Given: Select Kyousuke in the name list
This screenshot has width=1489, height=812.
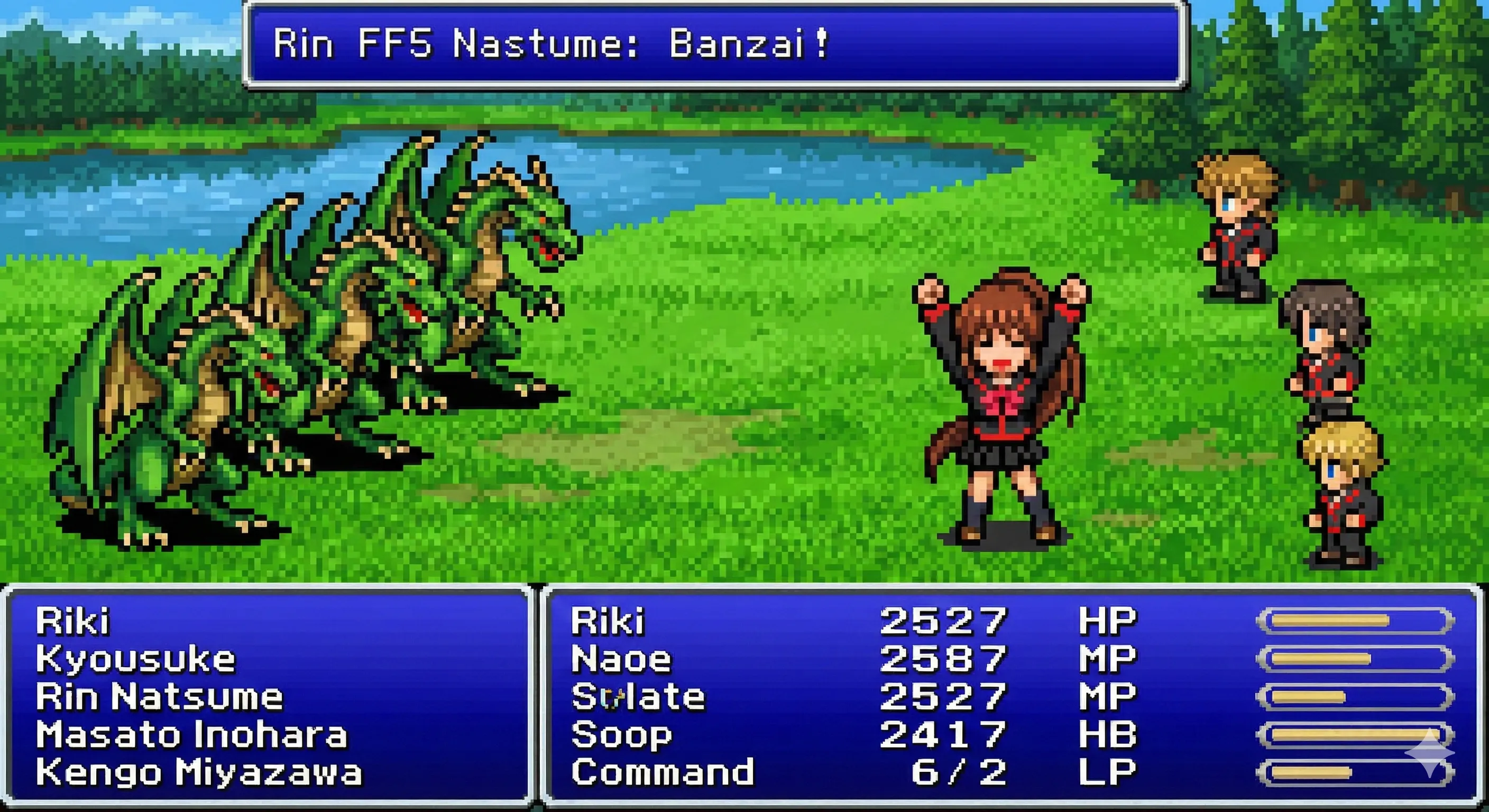Looking at the screenshot, I should (136, 659).
